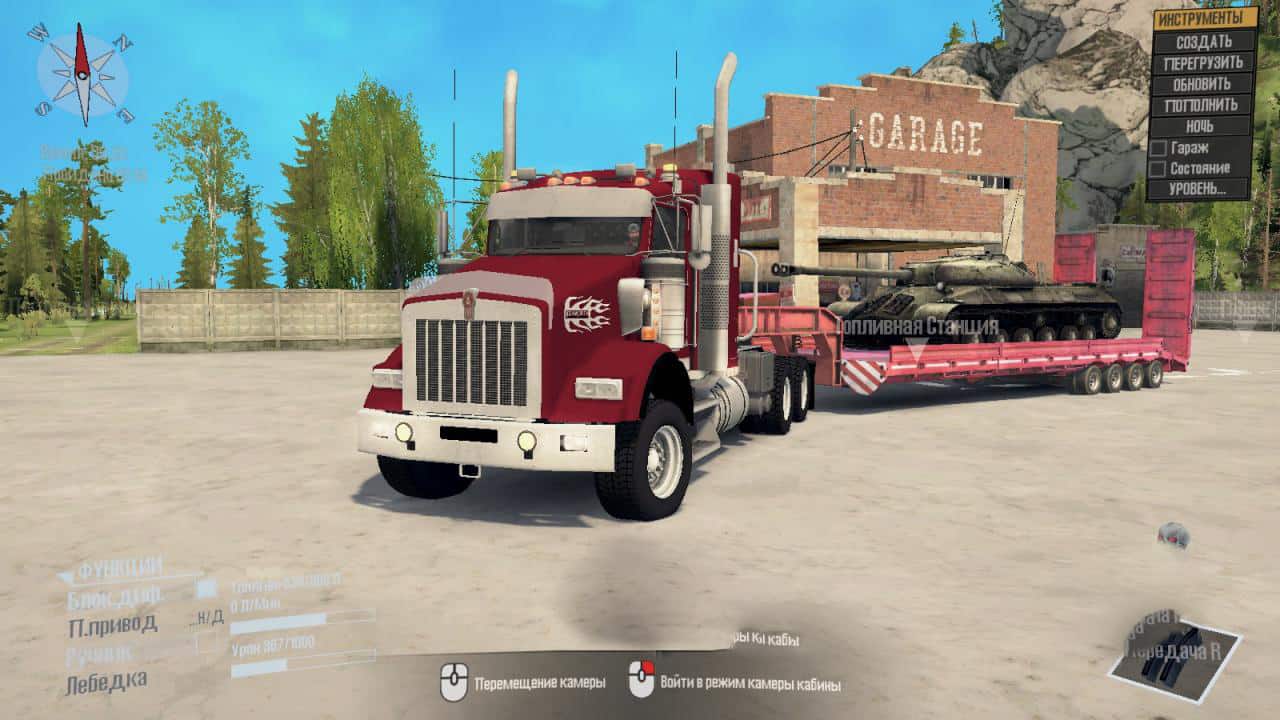Image resolution: width=1280 pixels, height=720 pixels.
Task: Toggle П.привод all-wheel drive function
Action: [112, 626]
